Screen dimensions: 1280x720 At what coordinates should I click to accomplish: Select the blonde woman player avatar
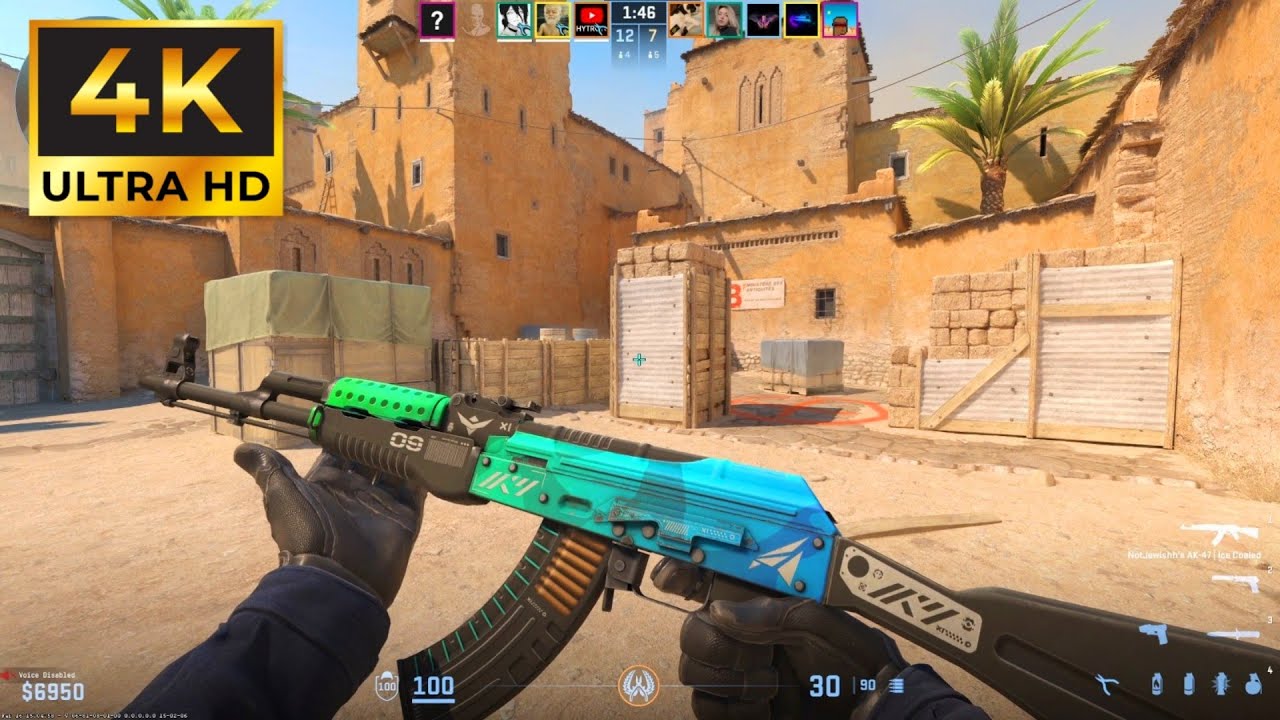pos(723,20)
